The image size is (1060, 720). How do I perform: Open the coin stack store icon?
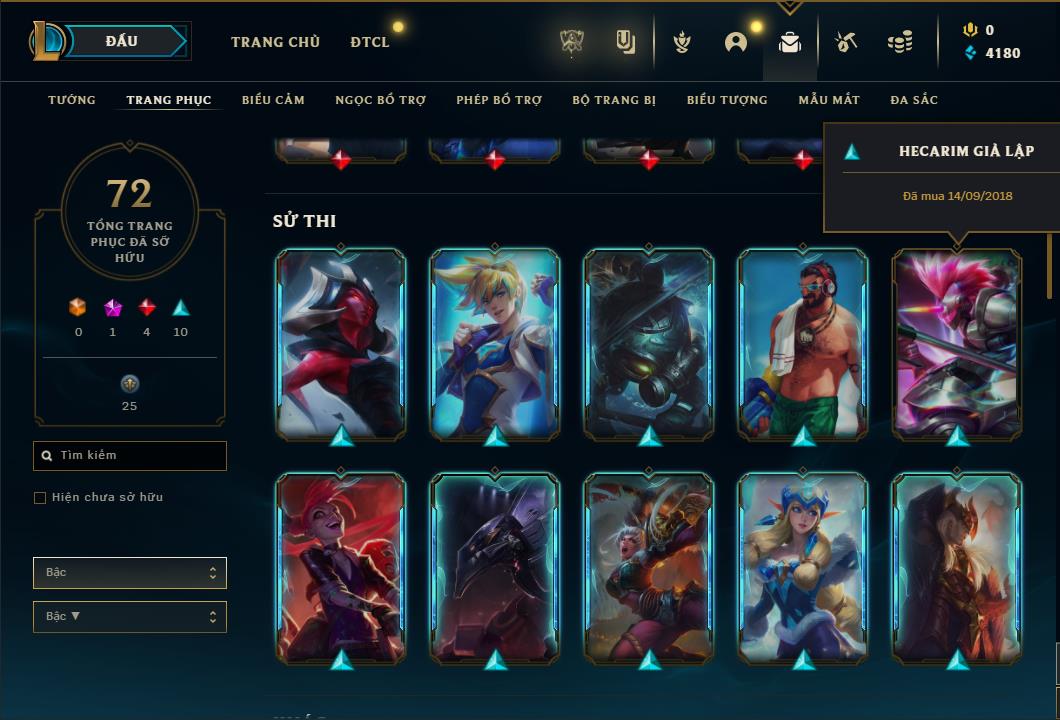(900, 42)
